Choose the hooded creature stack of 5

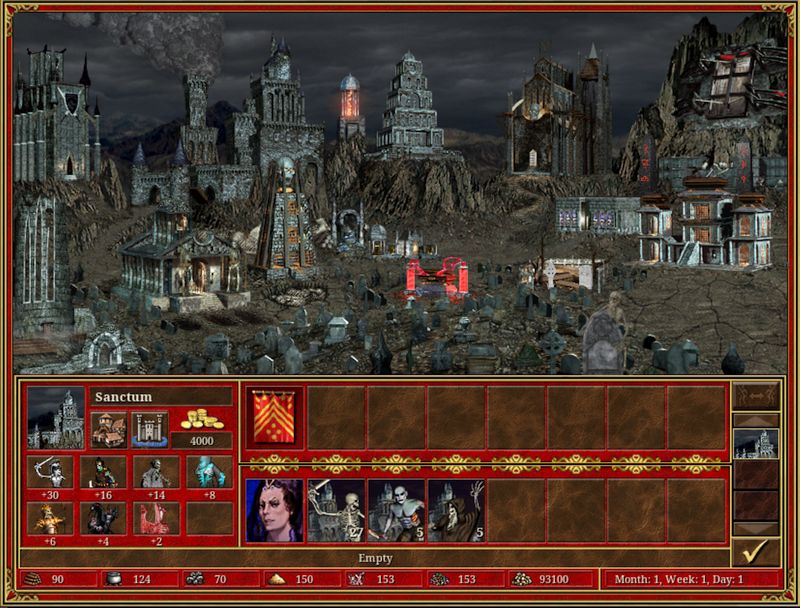tap(457, 511)
